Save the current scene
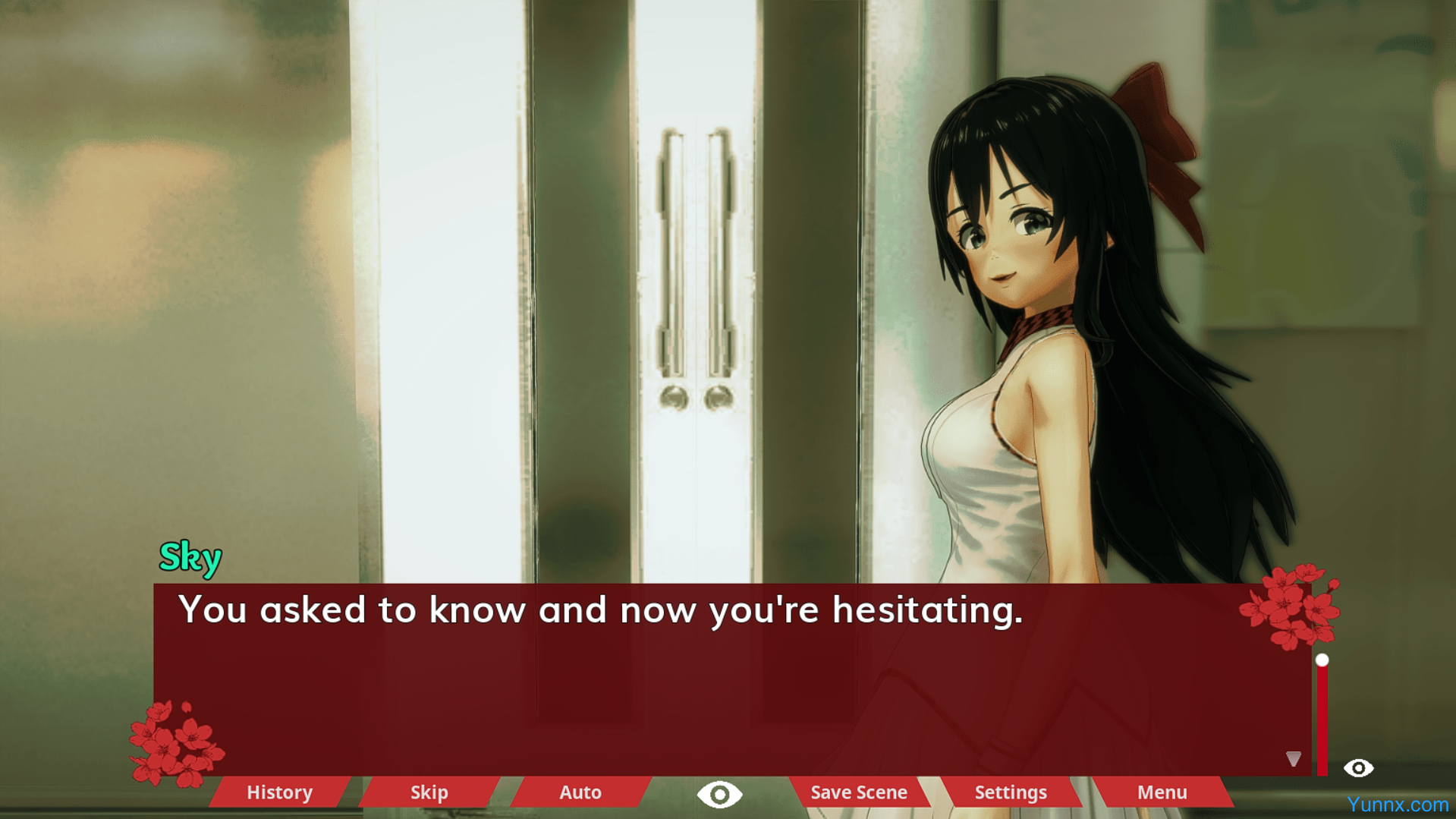The image size is (1456, 819). click(859, 792)
